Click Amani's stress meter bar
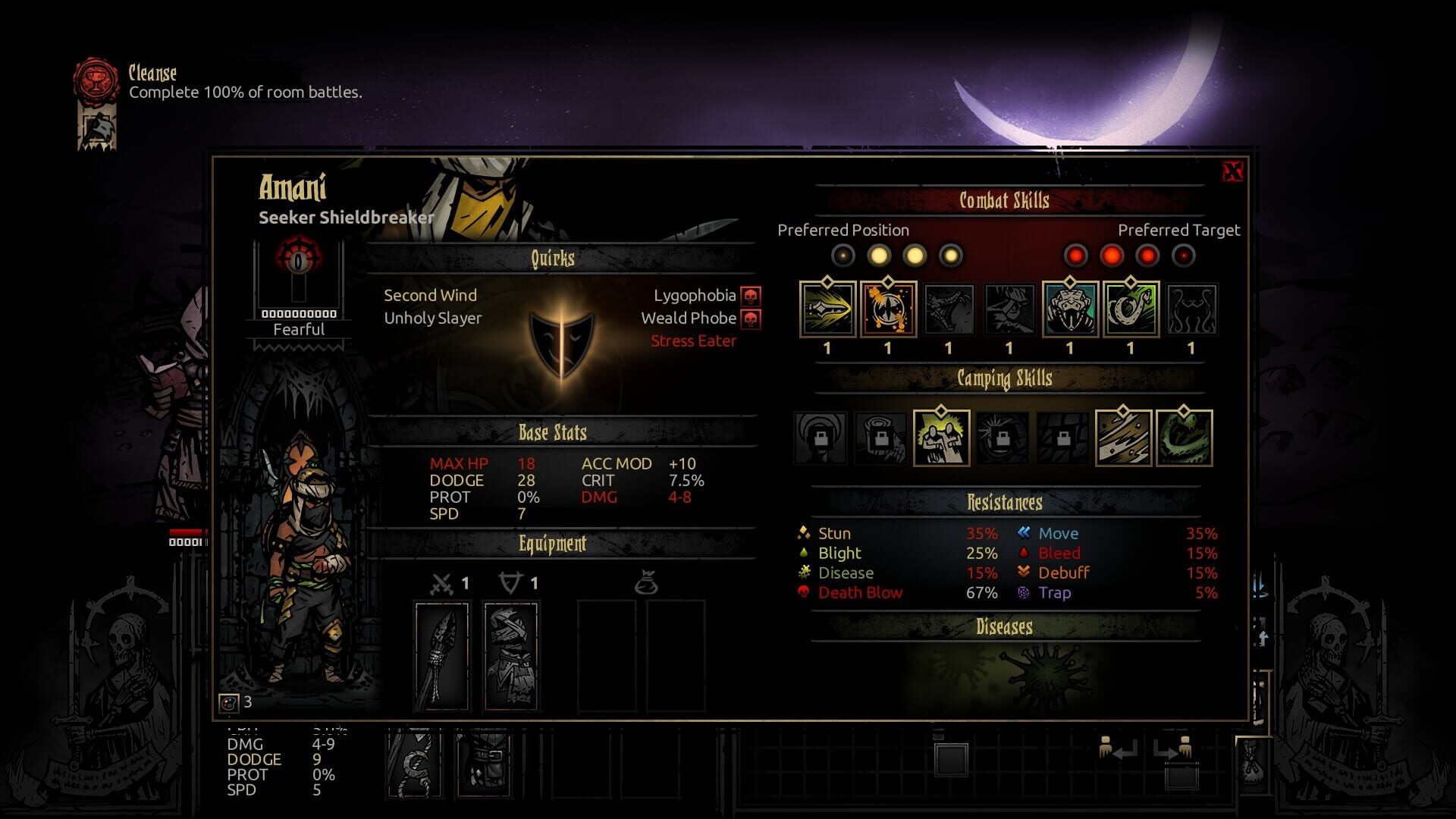Screen dimensions: 1456x819 click(298, 312)
